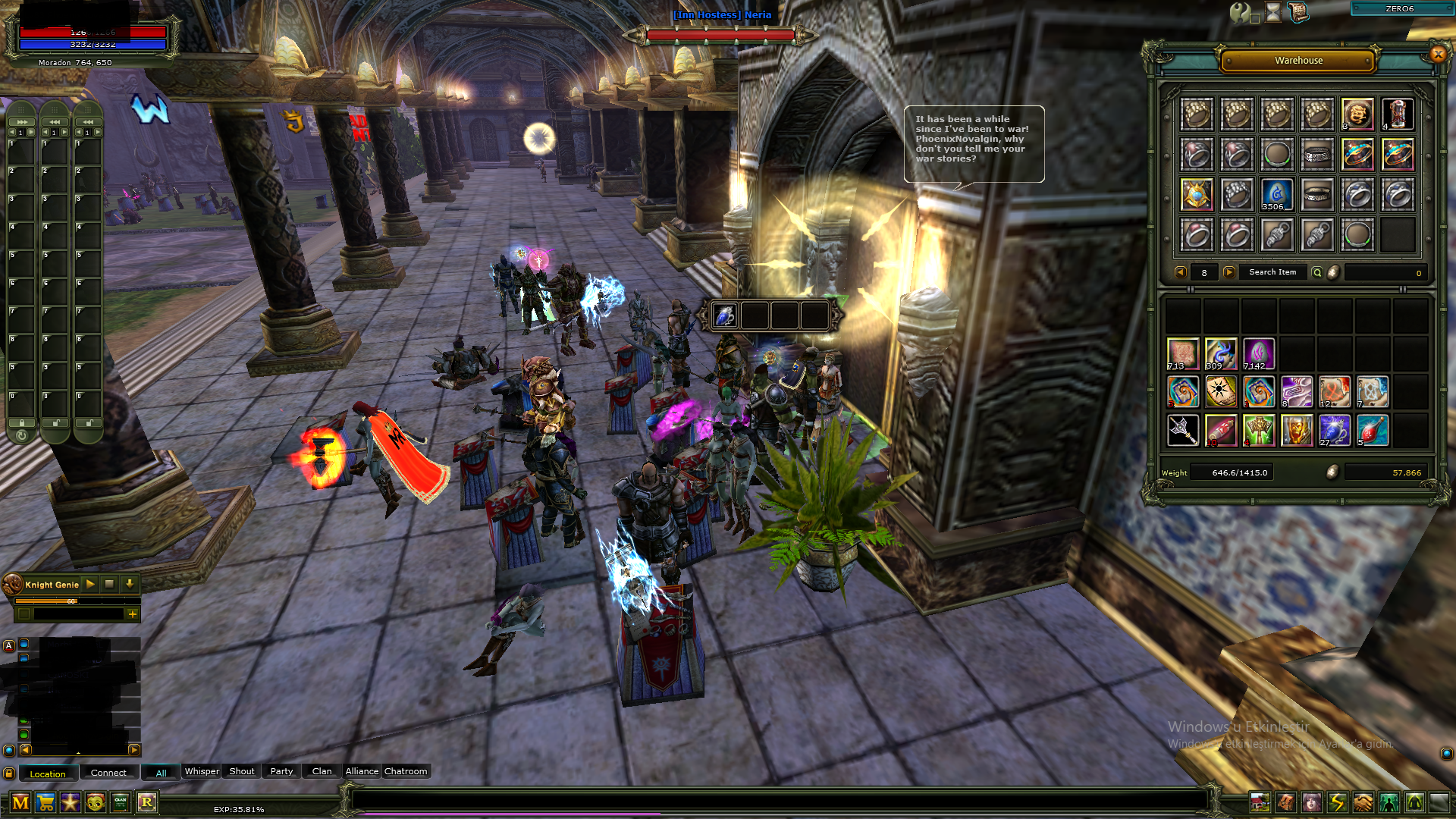Click the house icon on the bottom-right bar
Image resolution: width=1456 pixels, height=819 pixels.
coord(1260,802)
